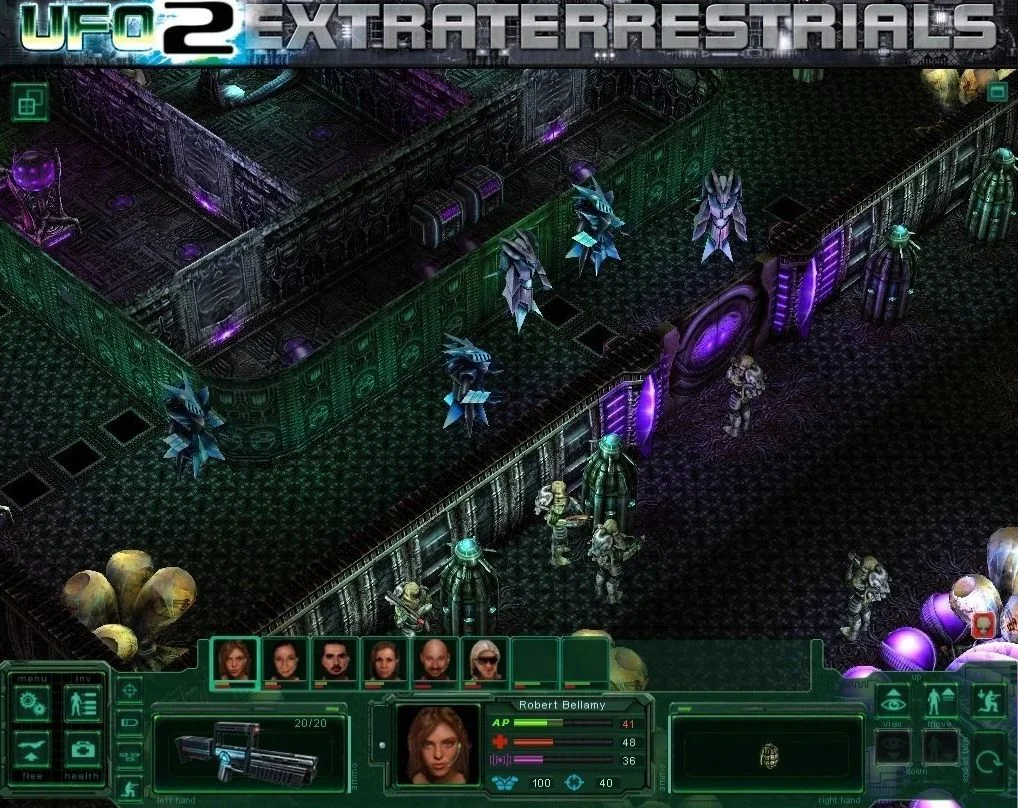Viewport: 1018px width, 808px height.
Task: Click the overlapping squares icon in top-left corner
Action: [x=29, y=101]
